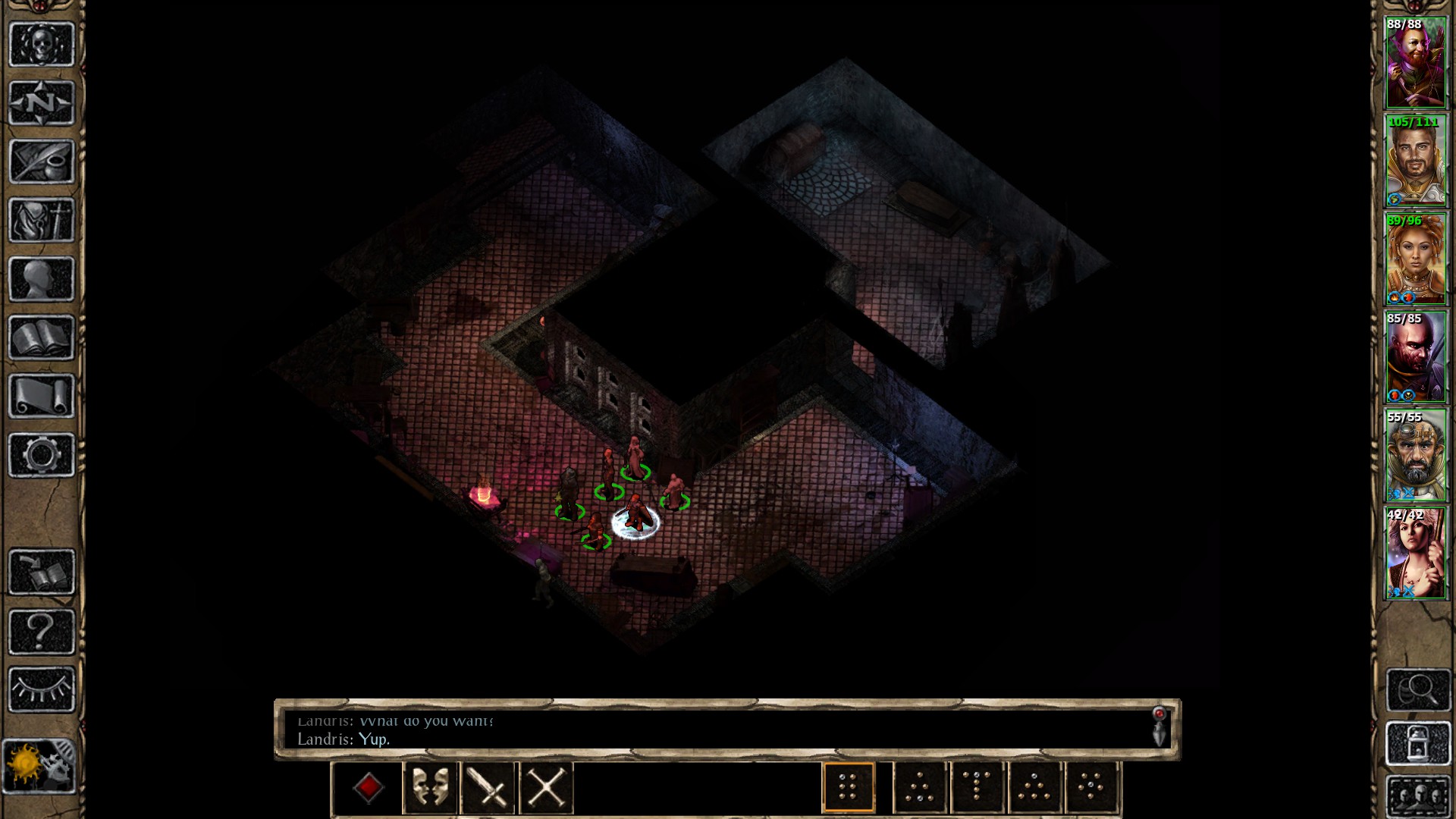Click the skull icon atop the left sidebar
This screenshot has height=819, width=1456.
click(x=42, y=44)
